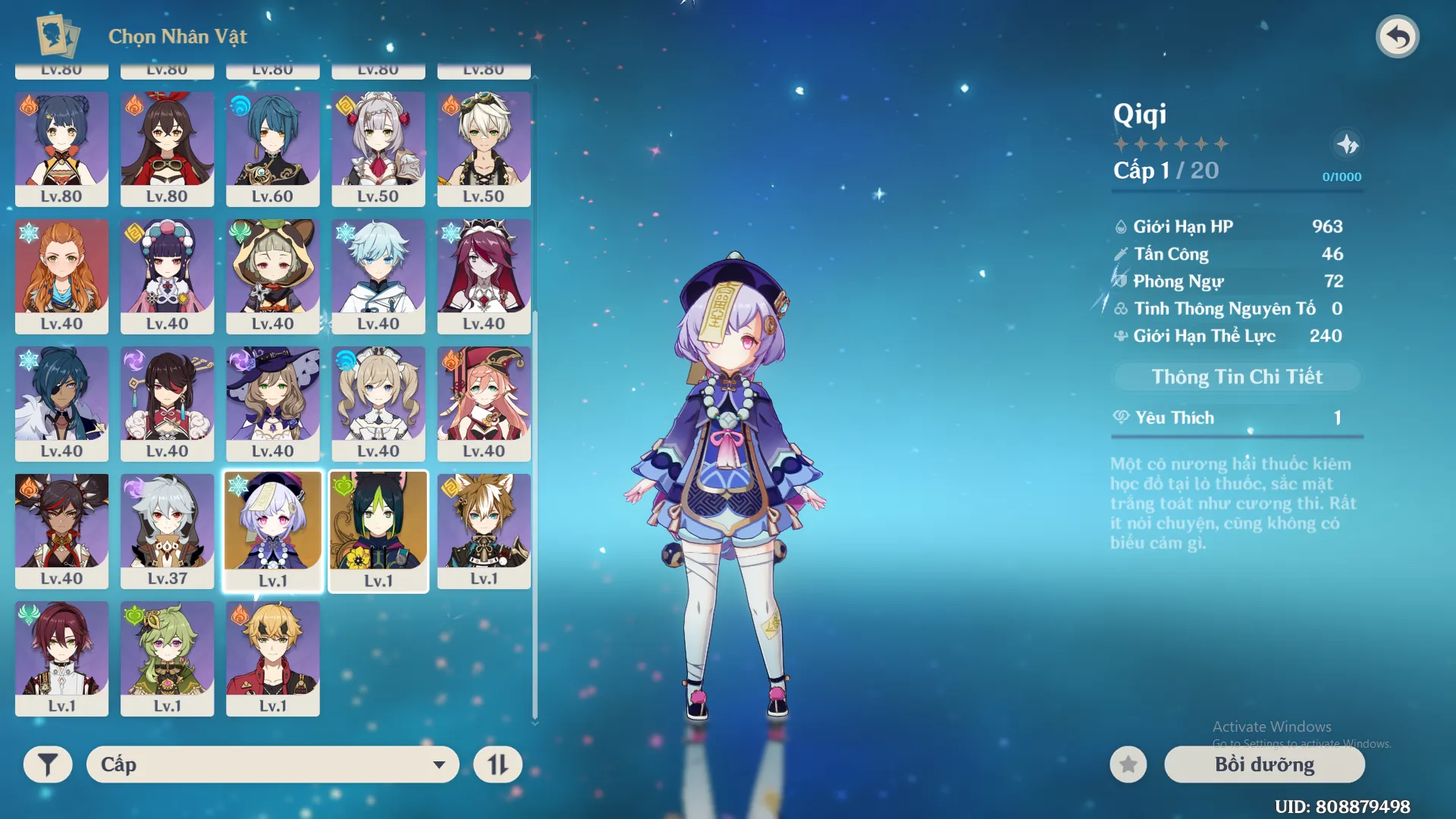Open Thông Tin Chi Tiết for Qiqi

1236,376
